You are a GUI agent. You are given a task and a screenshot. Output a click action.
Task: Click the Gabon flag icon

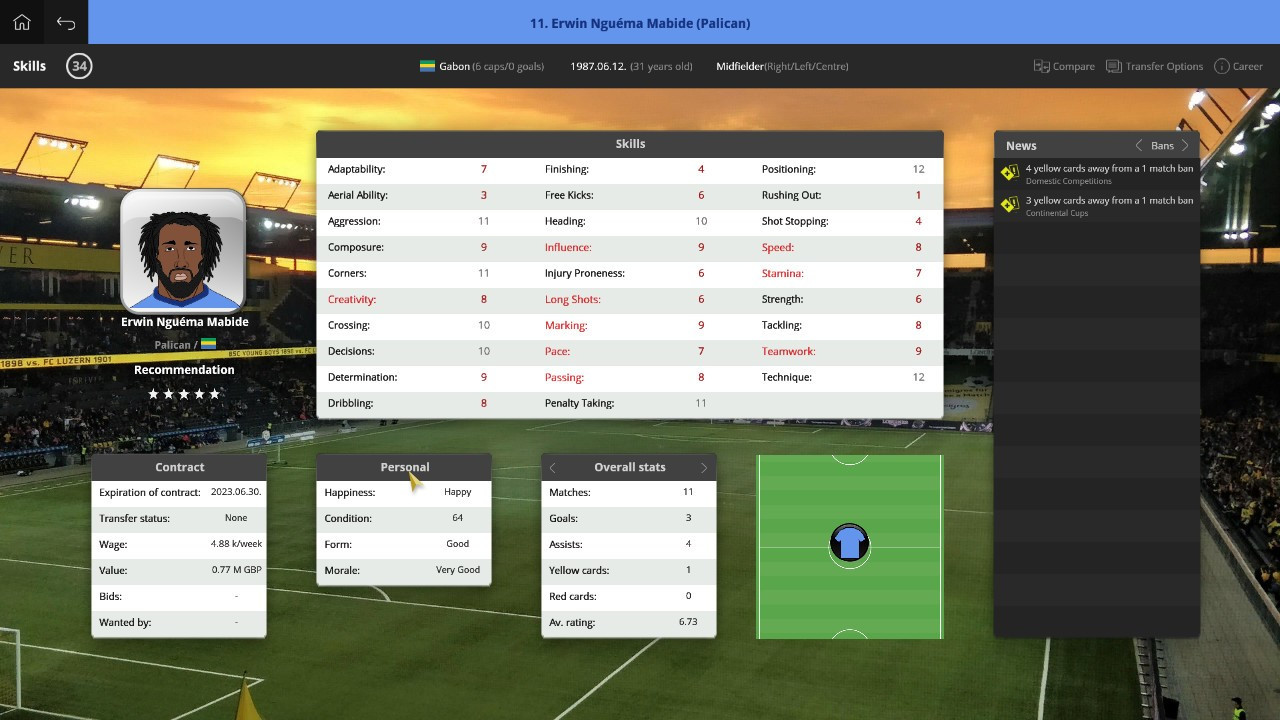426,66
